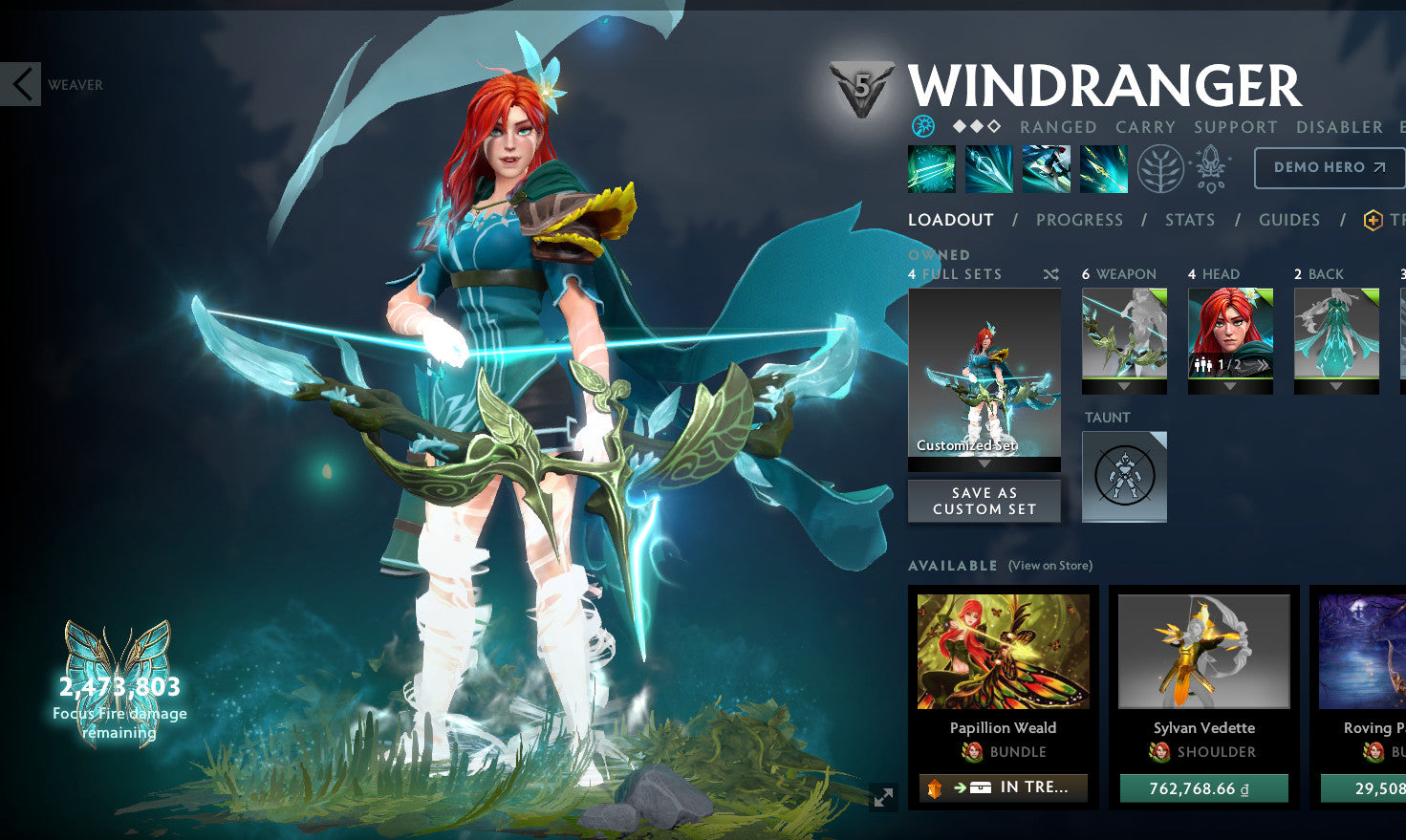Click the Demo Hero button
Screen dimensions: 1406x840
coord(1329,167)
